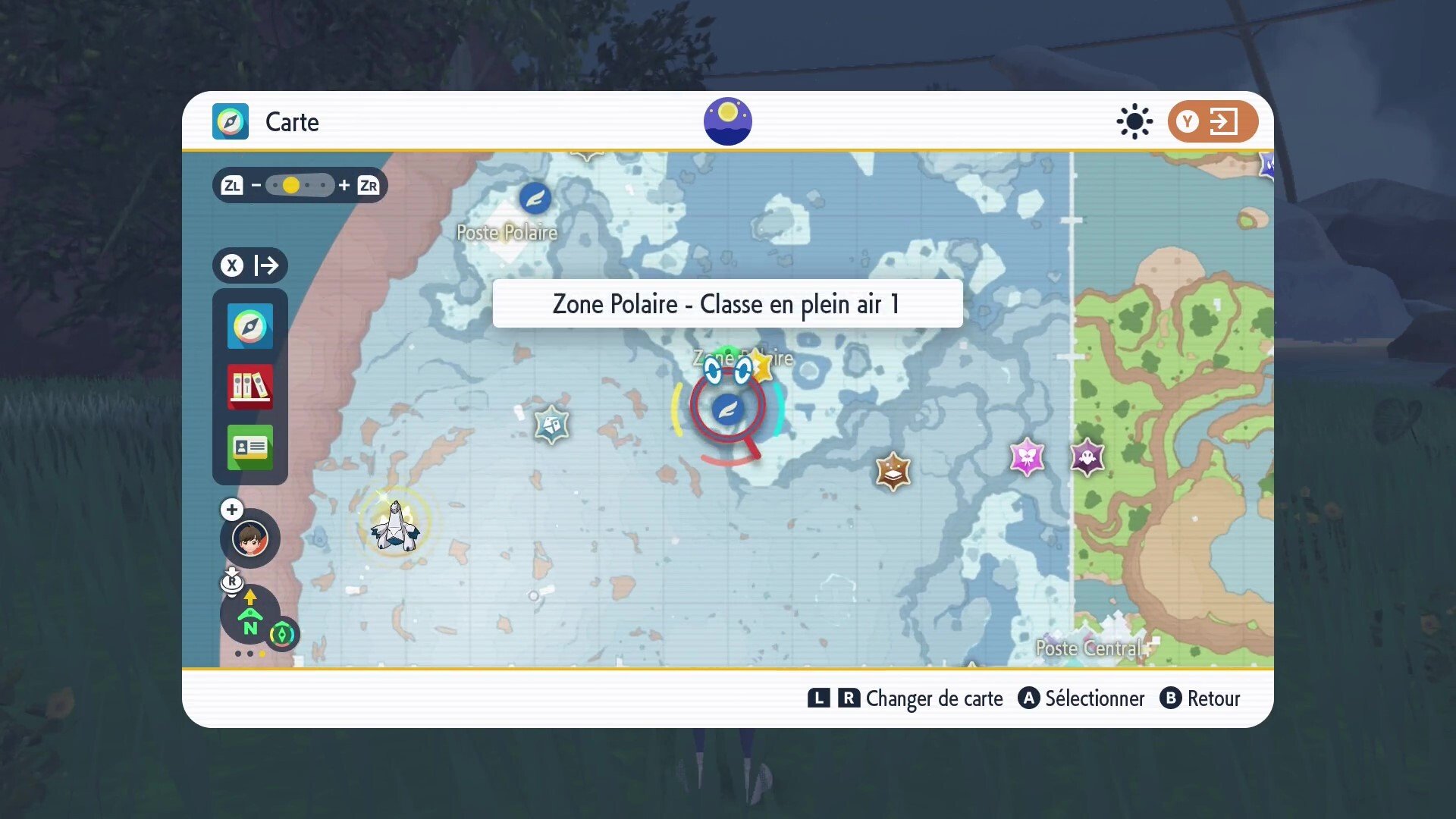Select the compass map app in the sidebar
Image resolution: width=1456 pixels, height=819 pixels.
point(249,327)
